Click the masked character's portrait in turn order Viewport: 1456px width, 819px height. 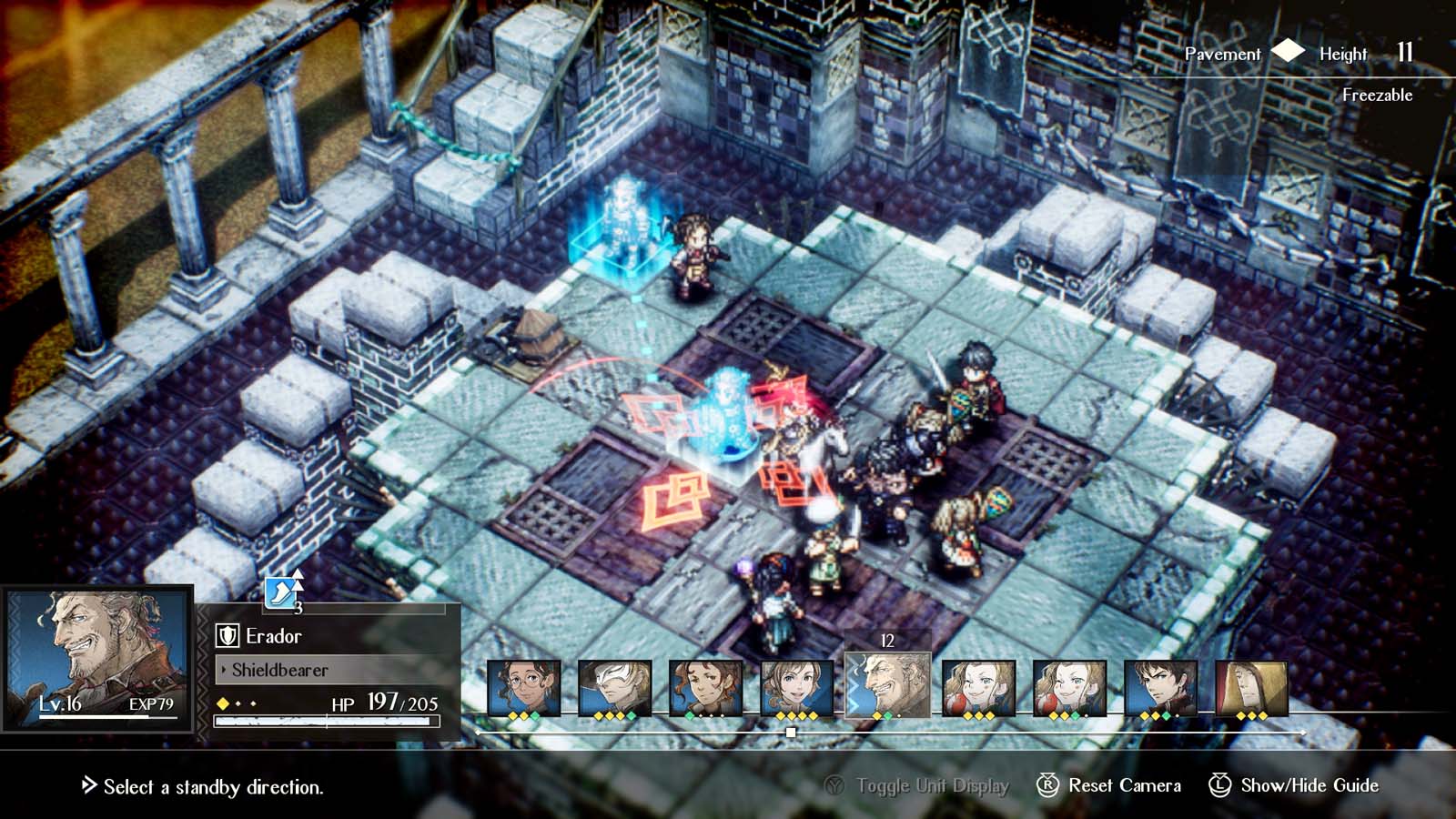(x=613, y=684)
